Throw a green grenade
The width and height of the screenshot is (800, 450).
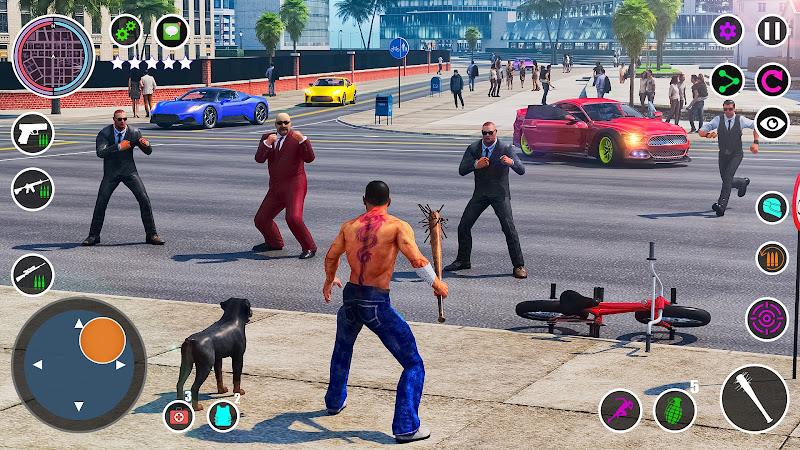point(675,410)
